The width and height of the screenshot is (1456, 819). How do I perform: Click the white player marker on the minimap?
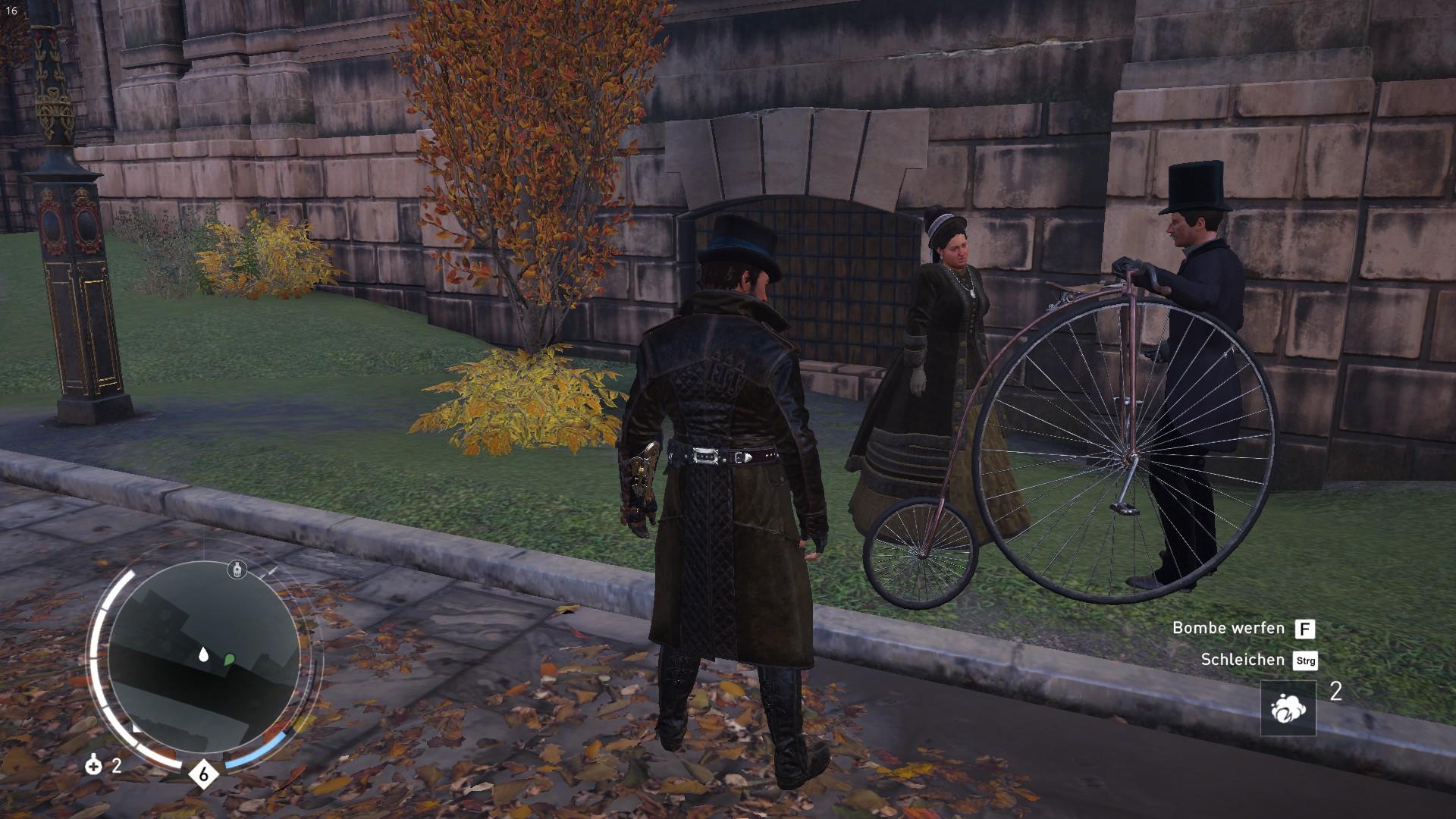click(x=203, y=654)
